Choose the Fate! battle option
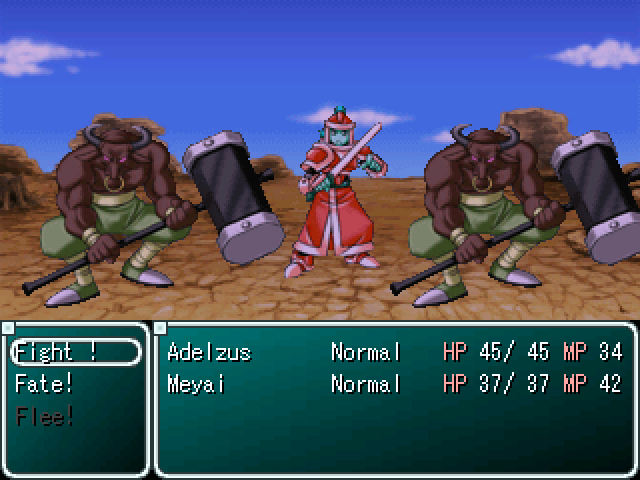The width and height of the screenshot is (640, 480). coord(45,383)
